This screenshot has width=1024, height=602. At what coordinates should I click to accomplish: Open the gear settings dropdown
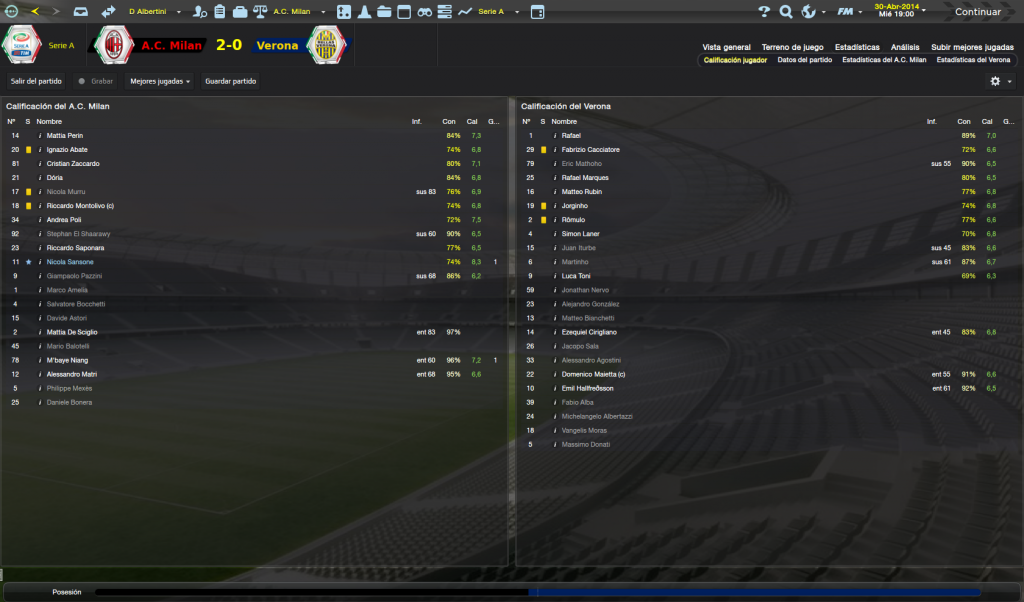(1000, 81)
